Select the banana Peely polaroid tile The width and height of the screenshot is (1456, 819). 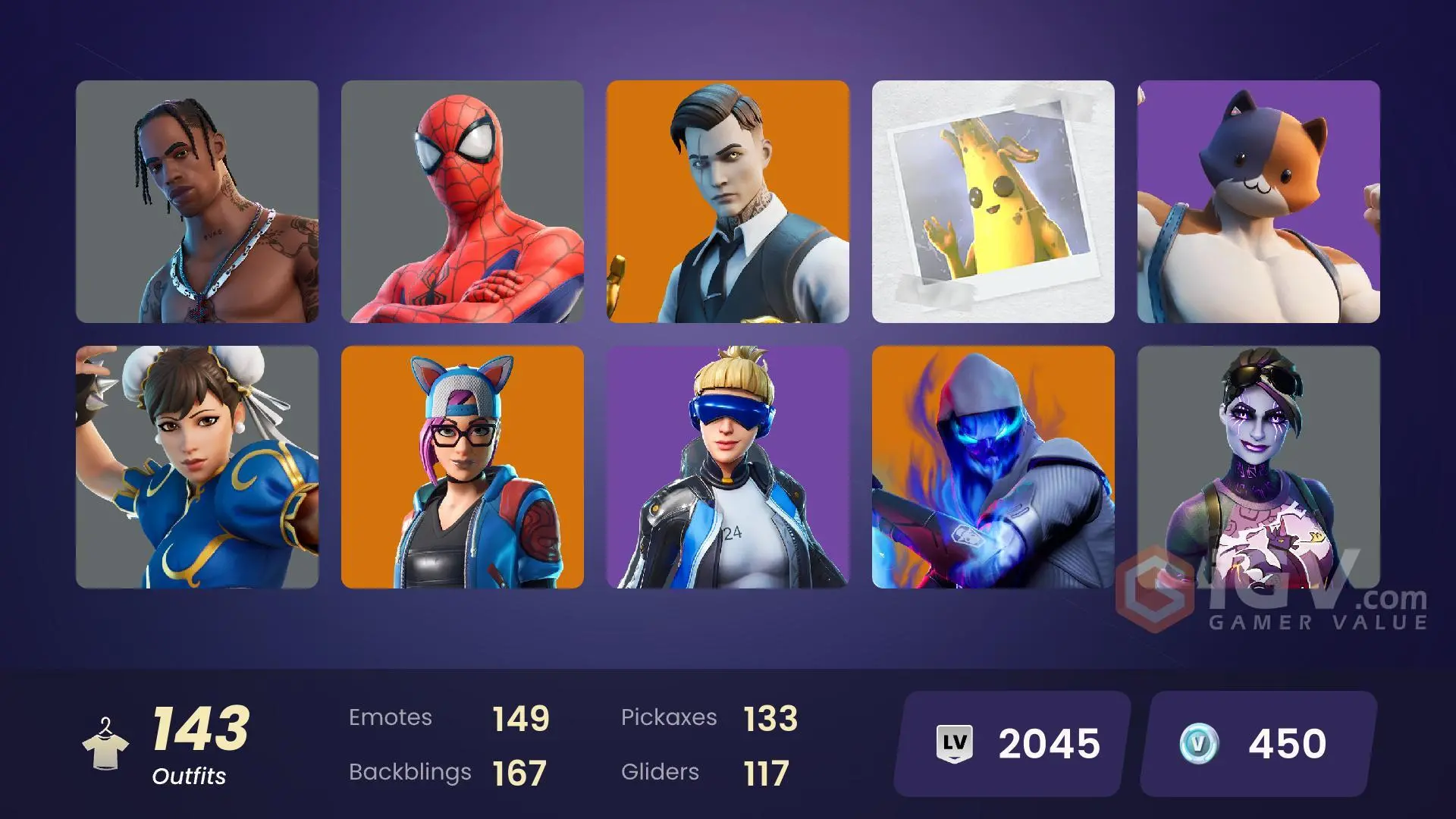pos(993,202)
